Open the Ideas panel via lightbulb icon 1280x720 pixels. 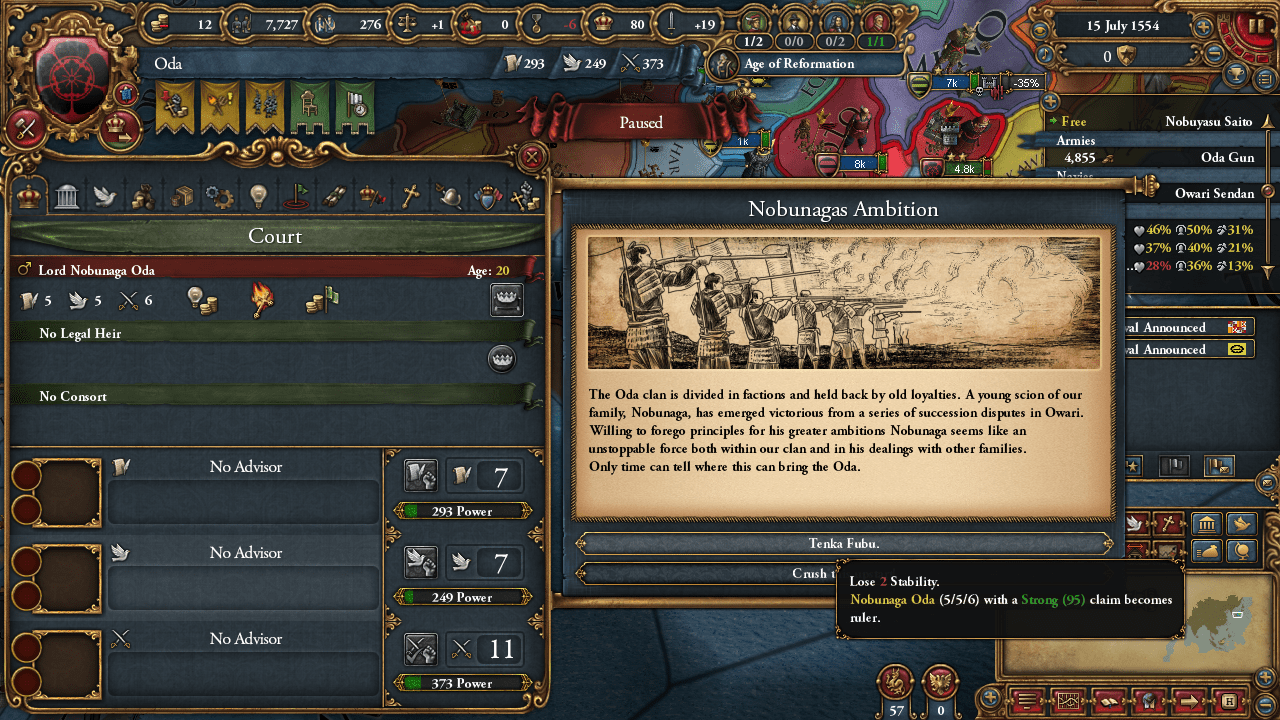coord(258,196)
